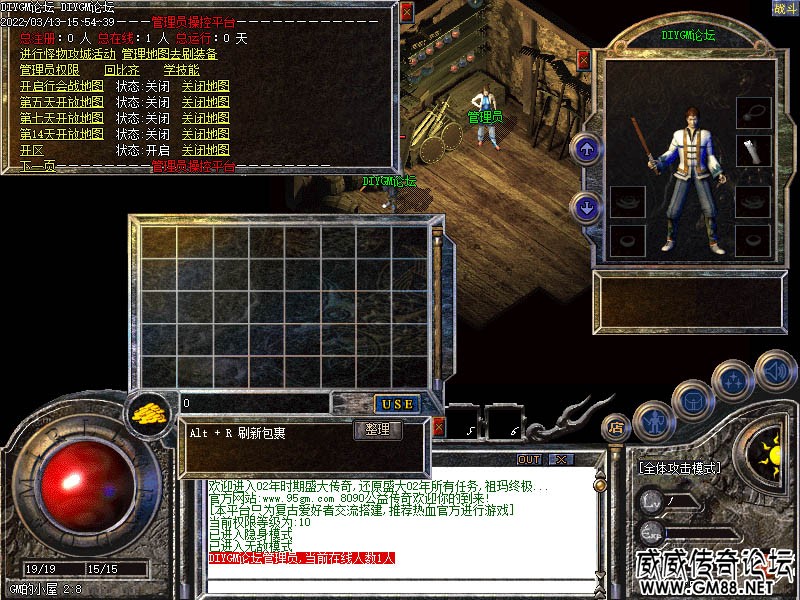Click the USE button under the bag

397,404
